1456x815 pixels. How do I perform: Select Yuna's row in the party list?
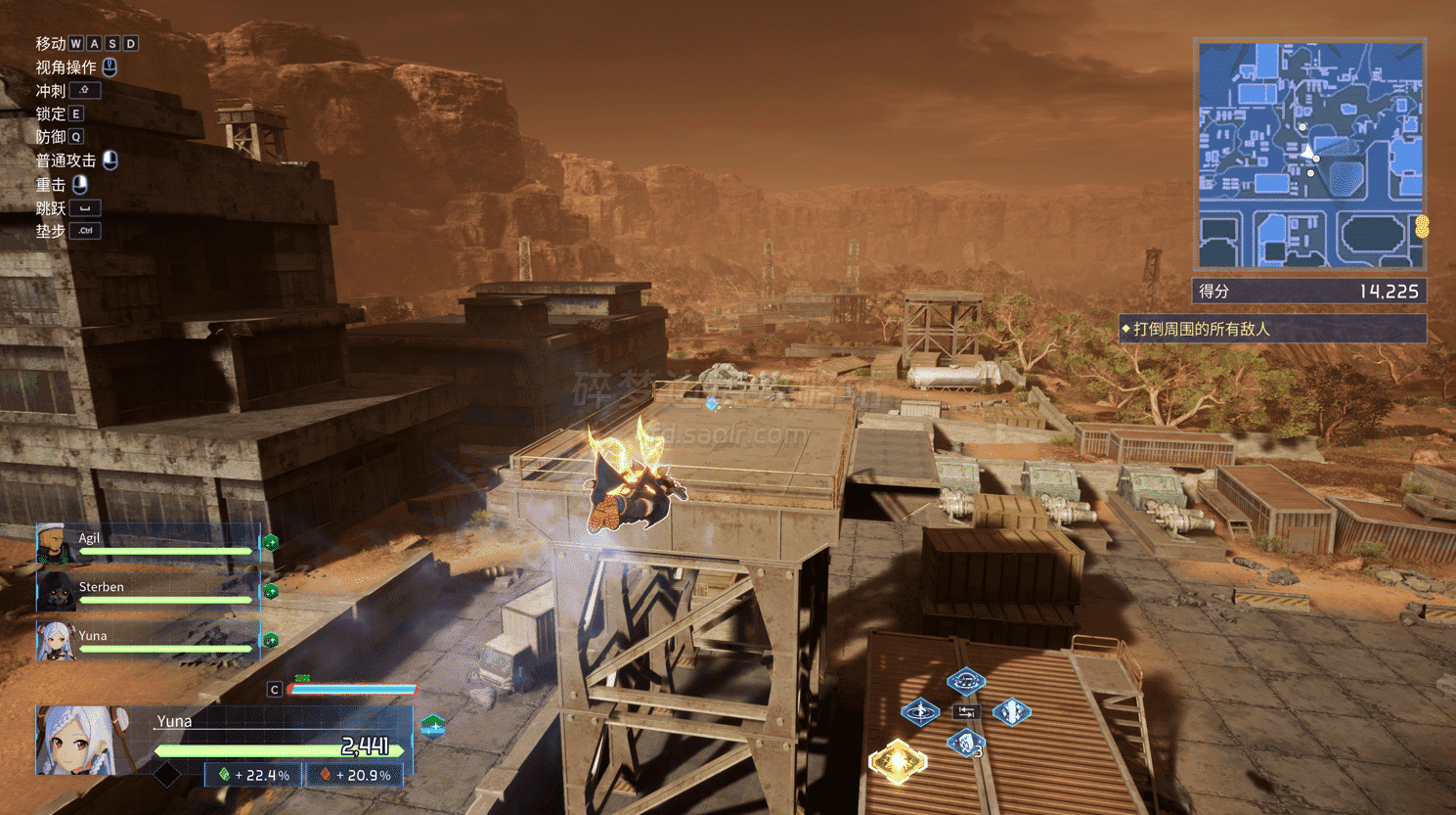tap(149, 641)
